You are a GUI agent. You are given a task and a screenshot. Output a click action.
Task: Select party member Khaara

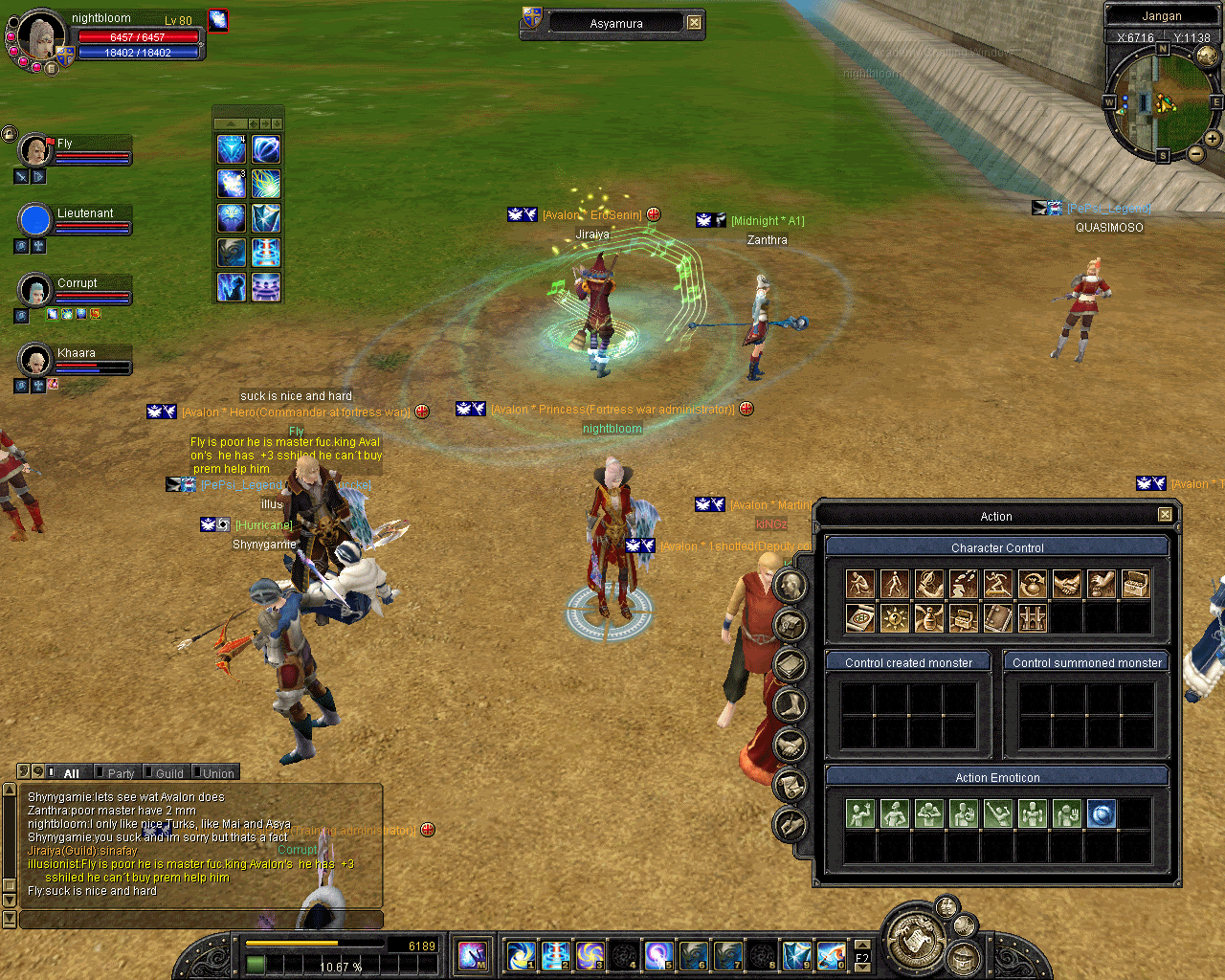click(76, 354)
